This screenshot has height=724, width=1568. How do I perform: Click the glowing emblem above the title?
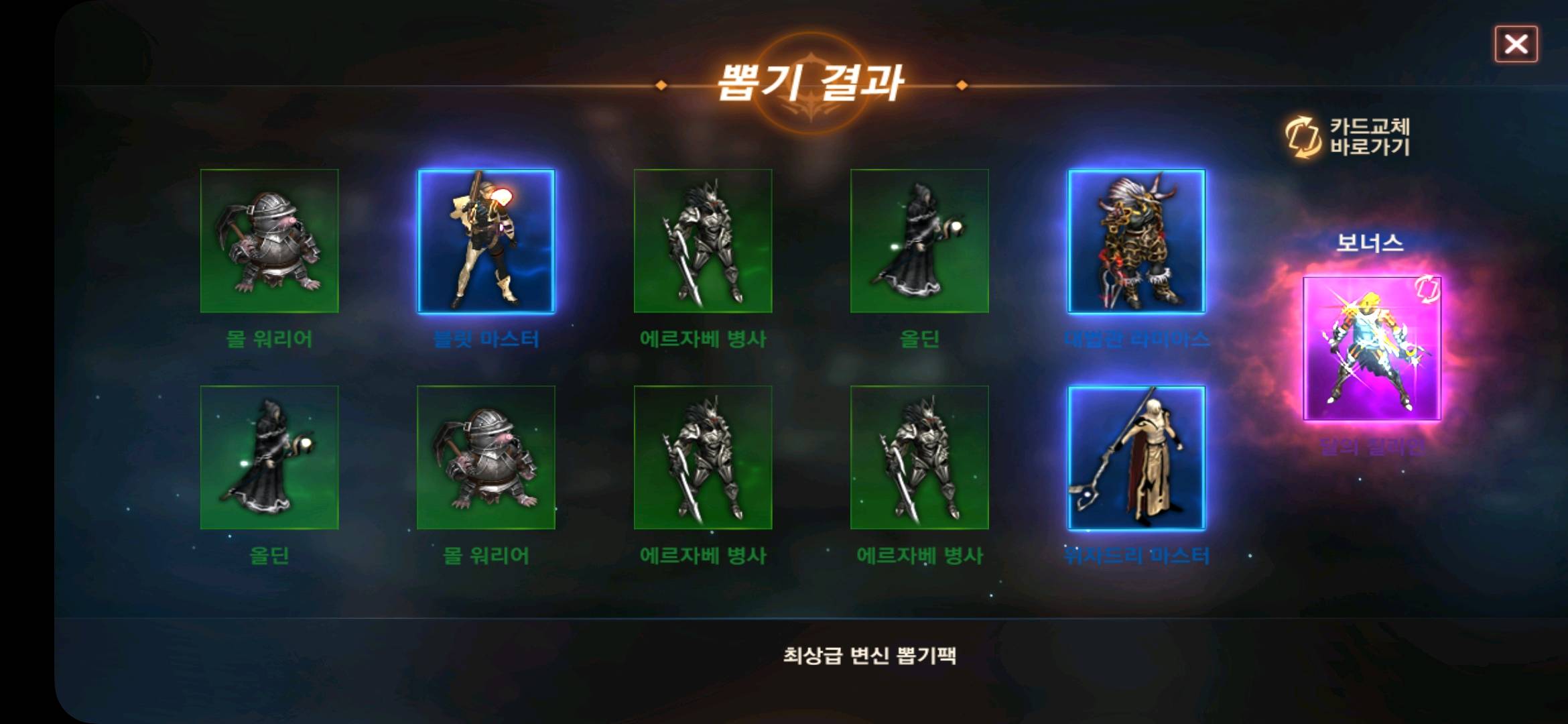(811, 60)
